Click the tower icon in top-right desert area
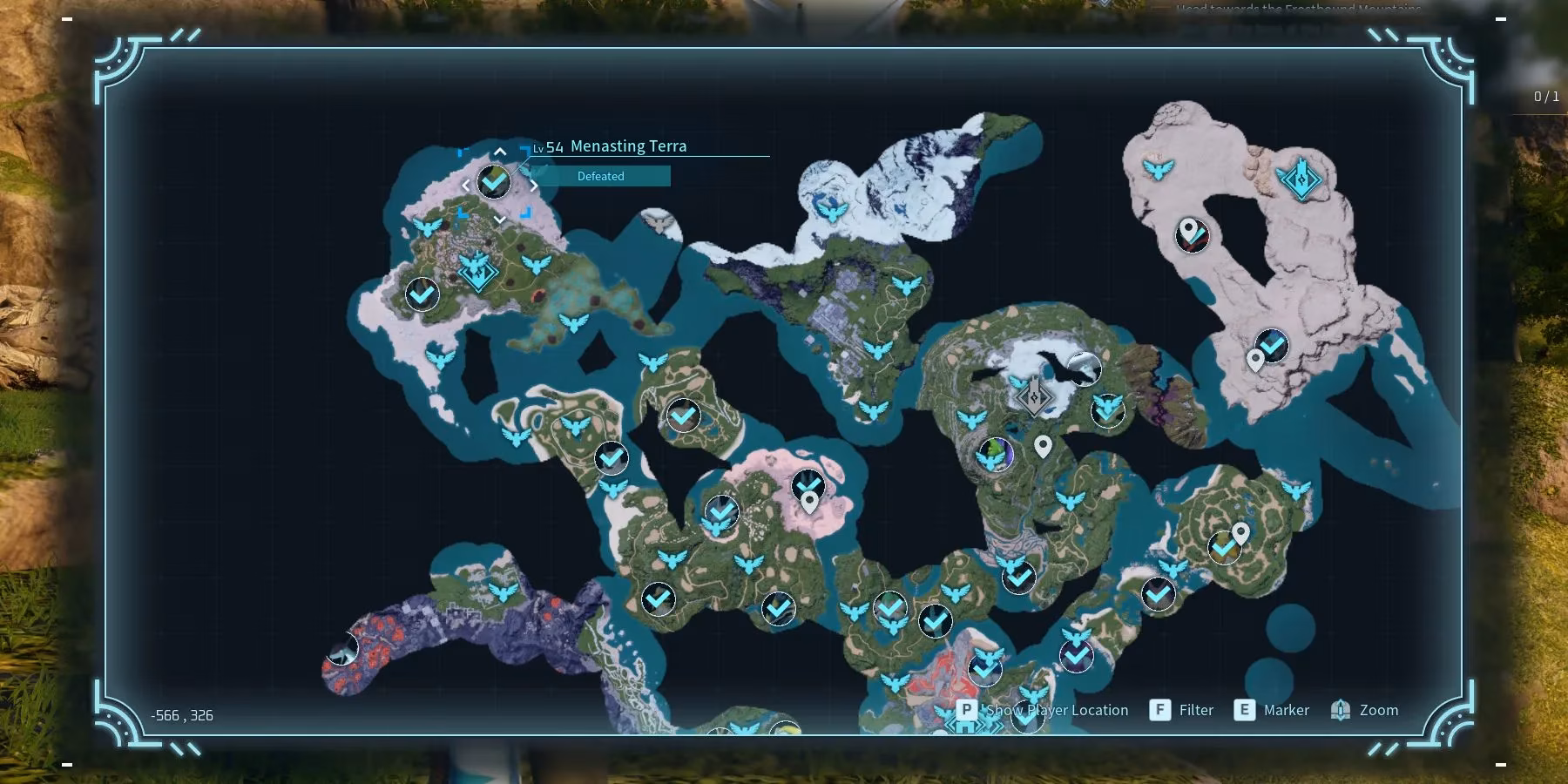1568x784 pixels. pyautogui.click(x=1299, y=179)
